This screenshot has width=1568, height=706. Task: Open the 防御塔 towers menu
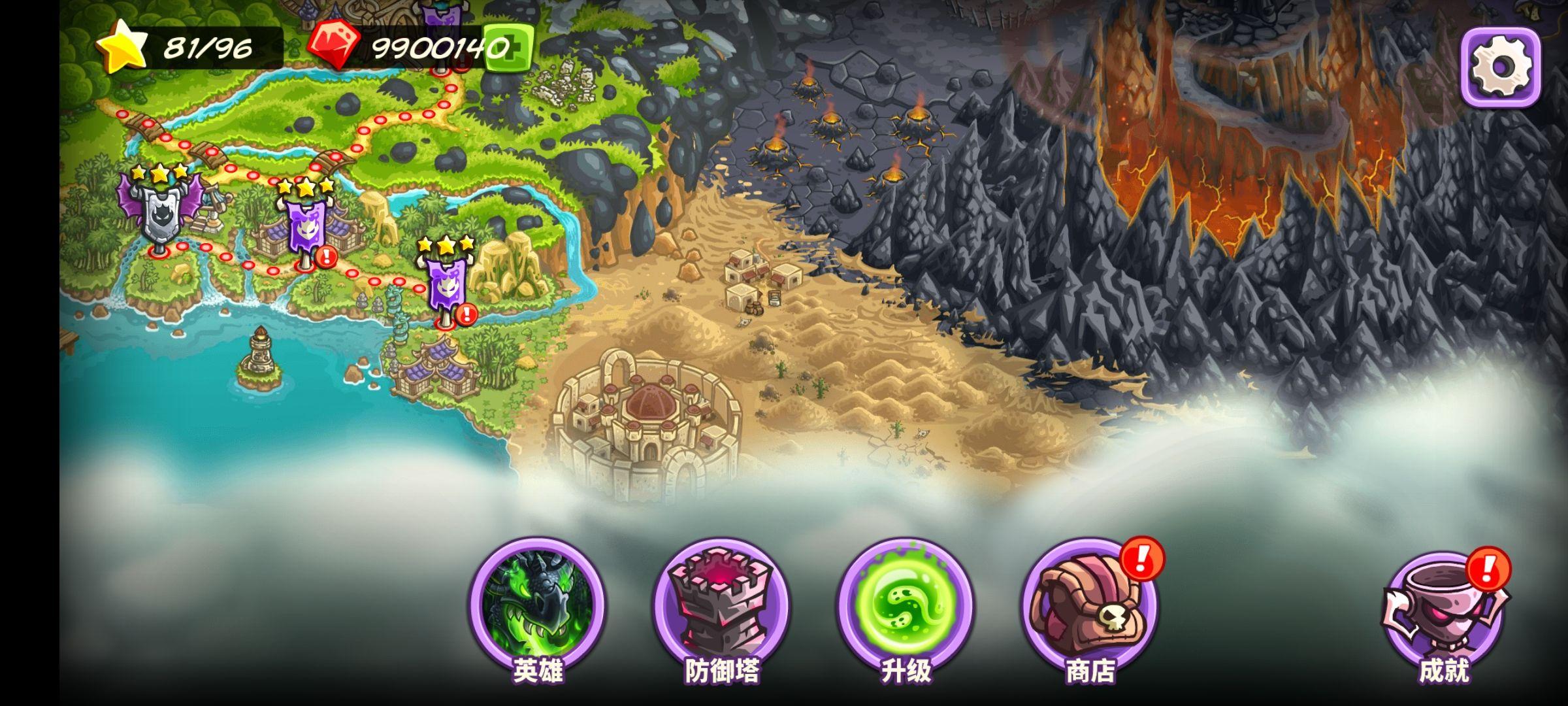721,605
